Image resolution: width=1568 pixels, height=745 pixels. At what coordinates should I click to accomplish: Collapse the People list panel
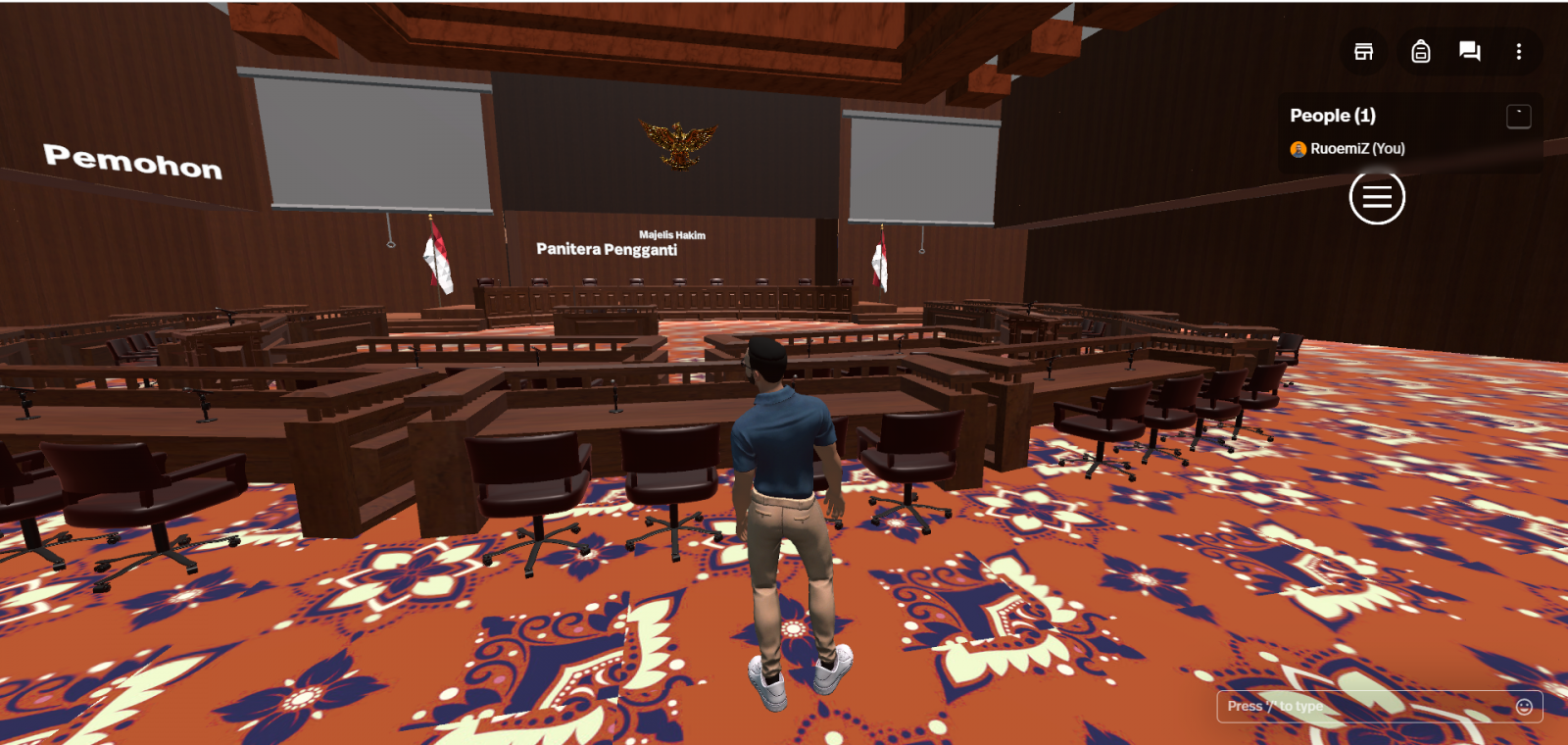tap(1518, 117)
